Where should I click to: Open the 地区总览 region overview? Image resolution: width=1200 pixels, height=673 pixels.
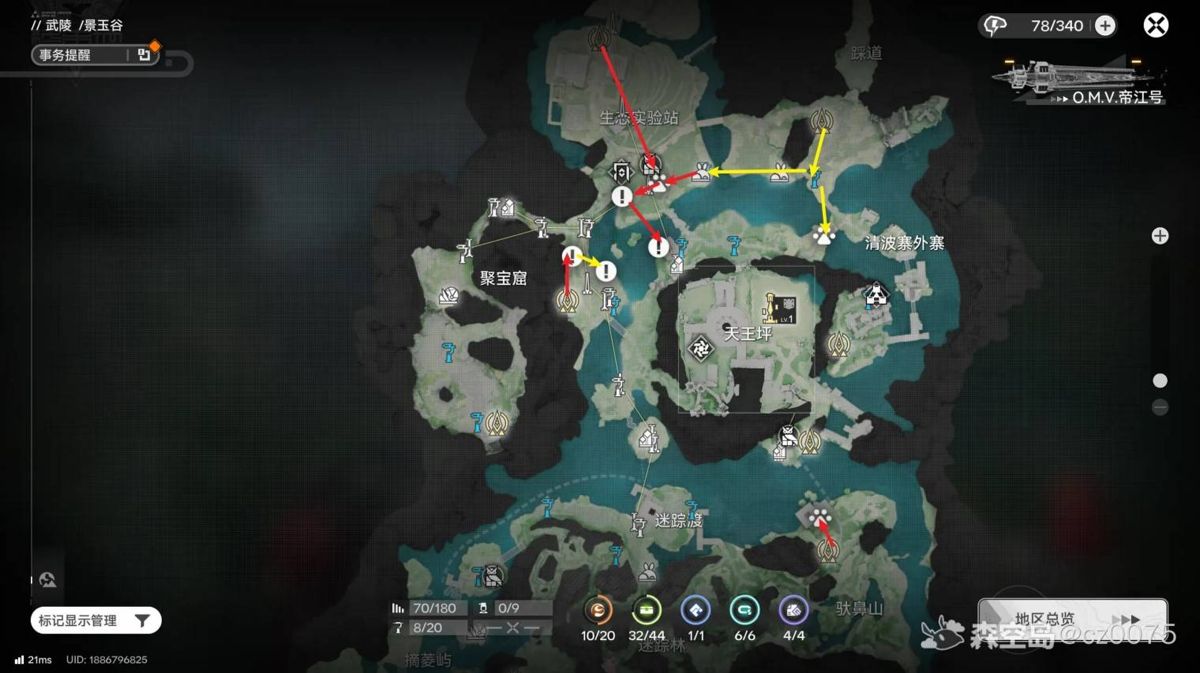(x=1072, y=619)
